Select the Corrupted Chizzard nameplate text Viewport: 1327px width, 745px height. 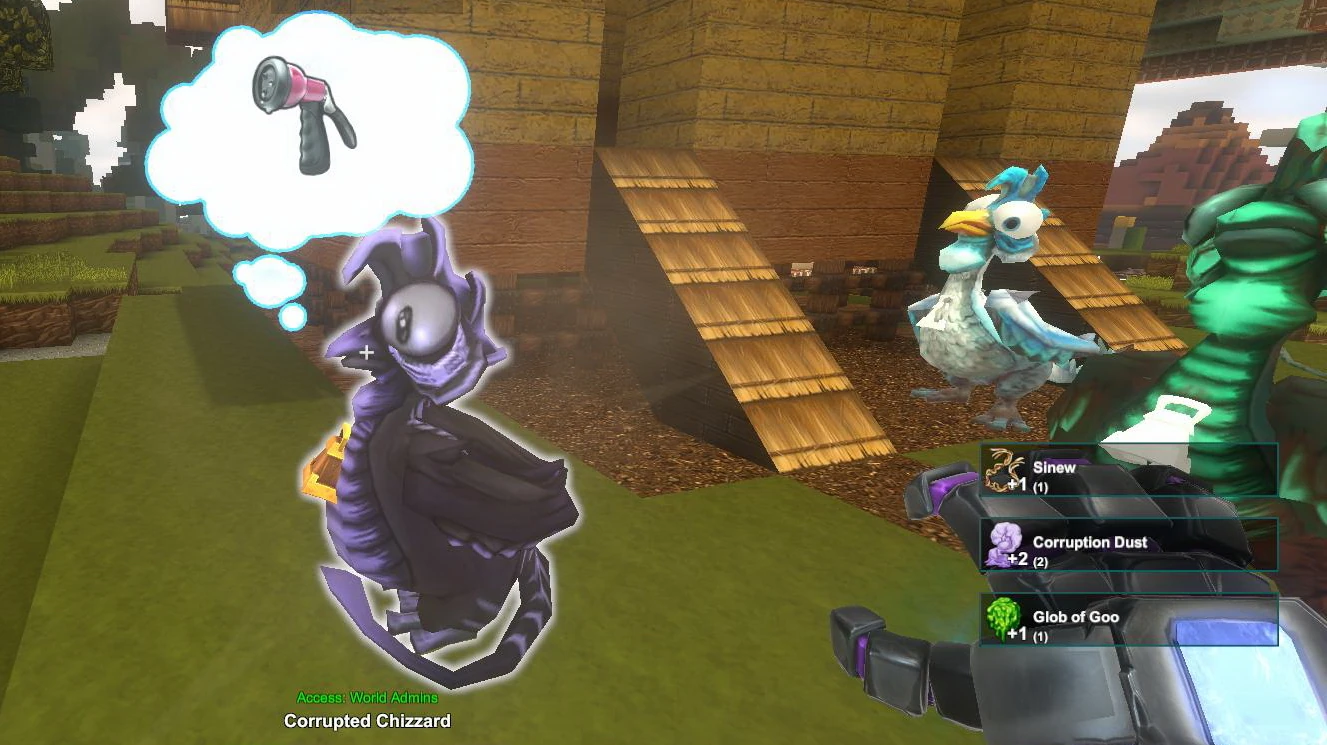[366, 720]
